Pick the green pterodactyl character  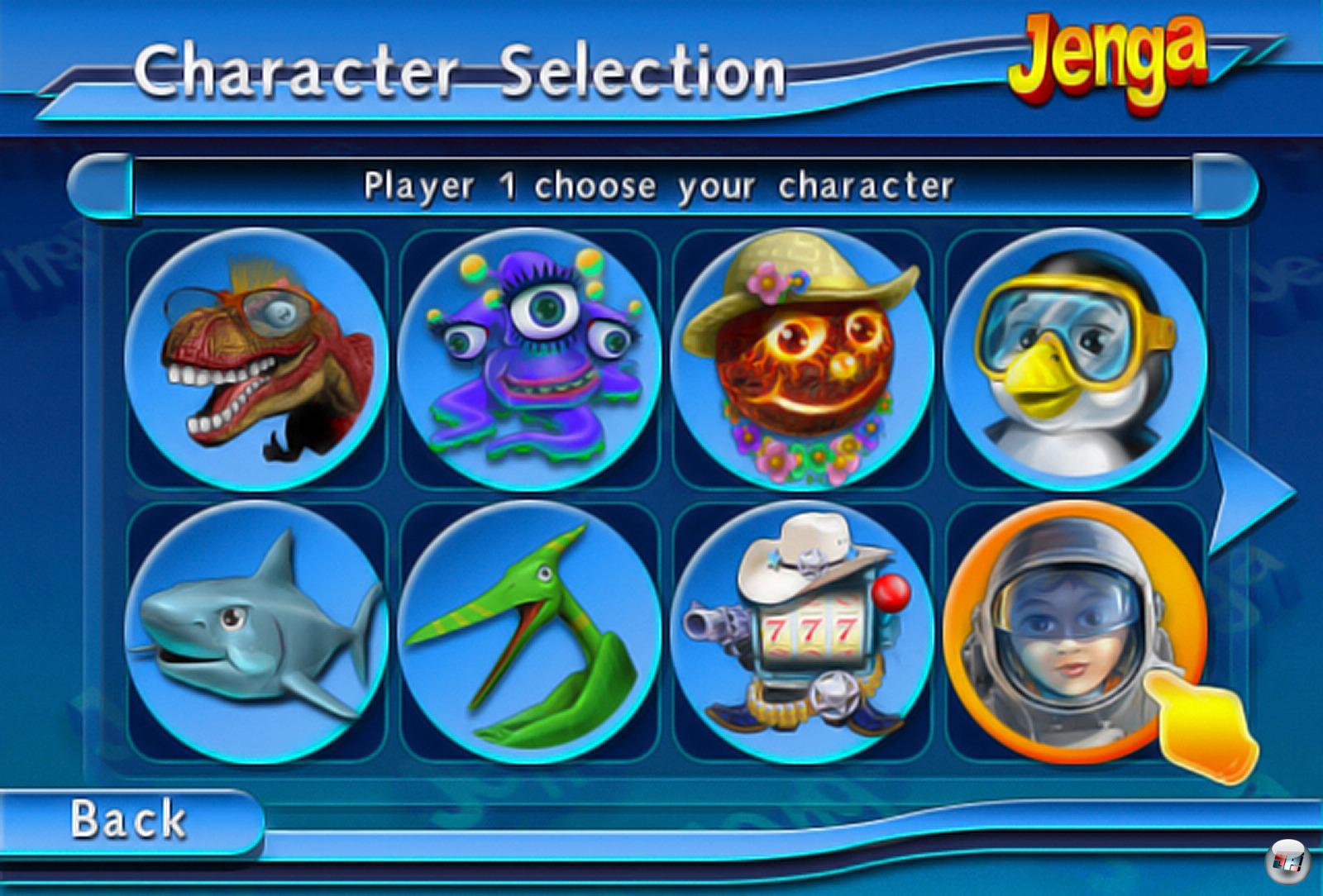tap(529, 631)
